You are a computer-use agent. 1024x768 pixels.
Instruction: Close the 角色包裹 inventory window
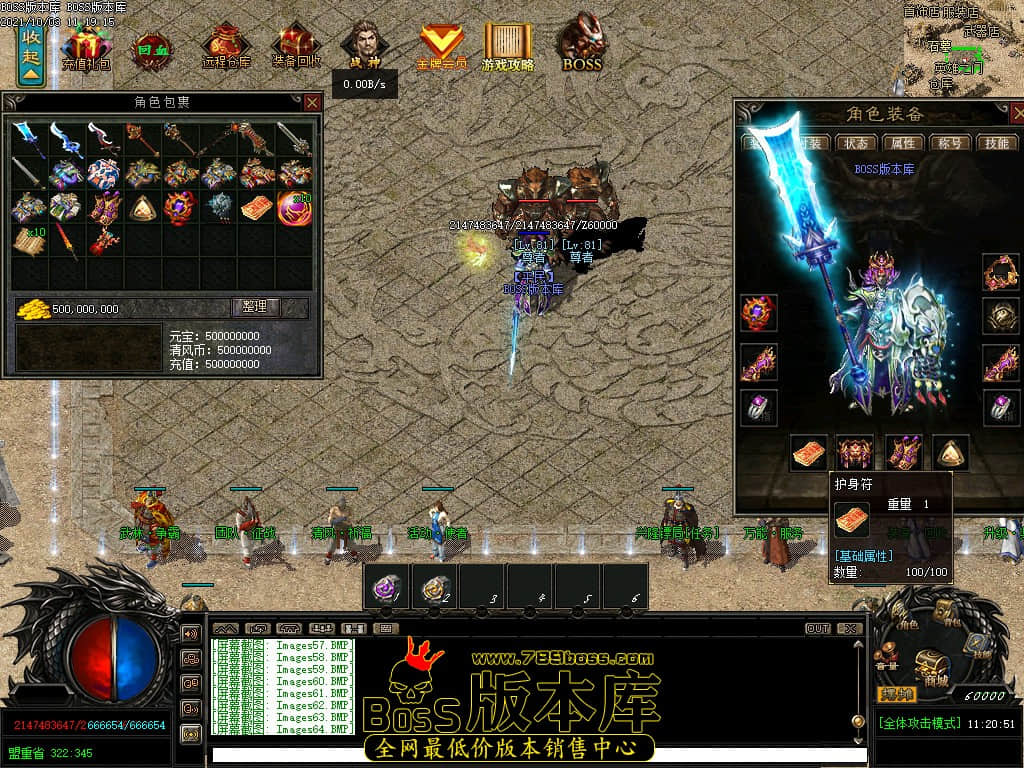[x=313, y=102]
